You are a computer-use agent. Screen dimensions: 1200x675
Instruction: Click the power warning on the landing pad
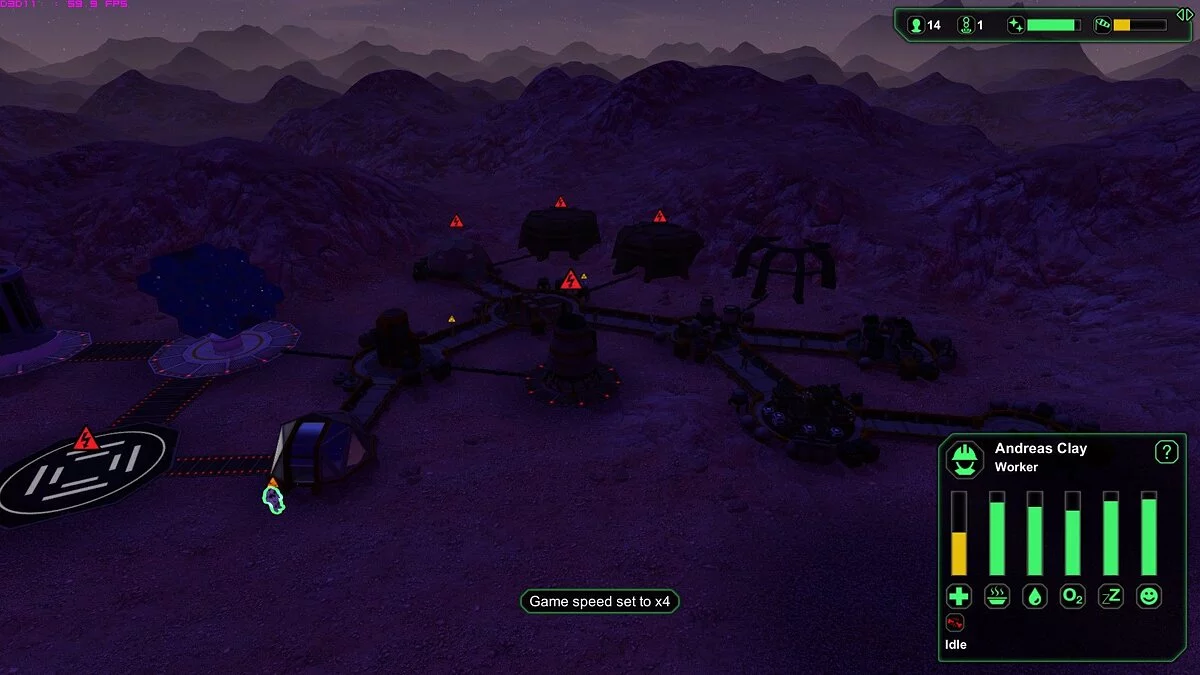pos(86,439)
